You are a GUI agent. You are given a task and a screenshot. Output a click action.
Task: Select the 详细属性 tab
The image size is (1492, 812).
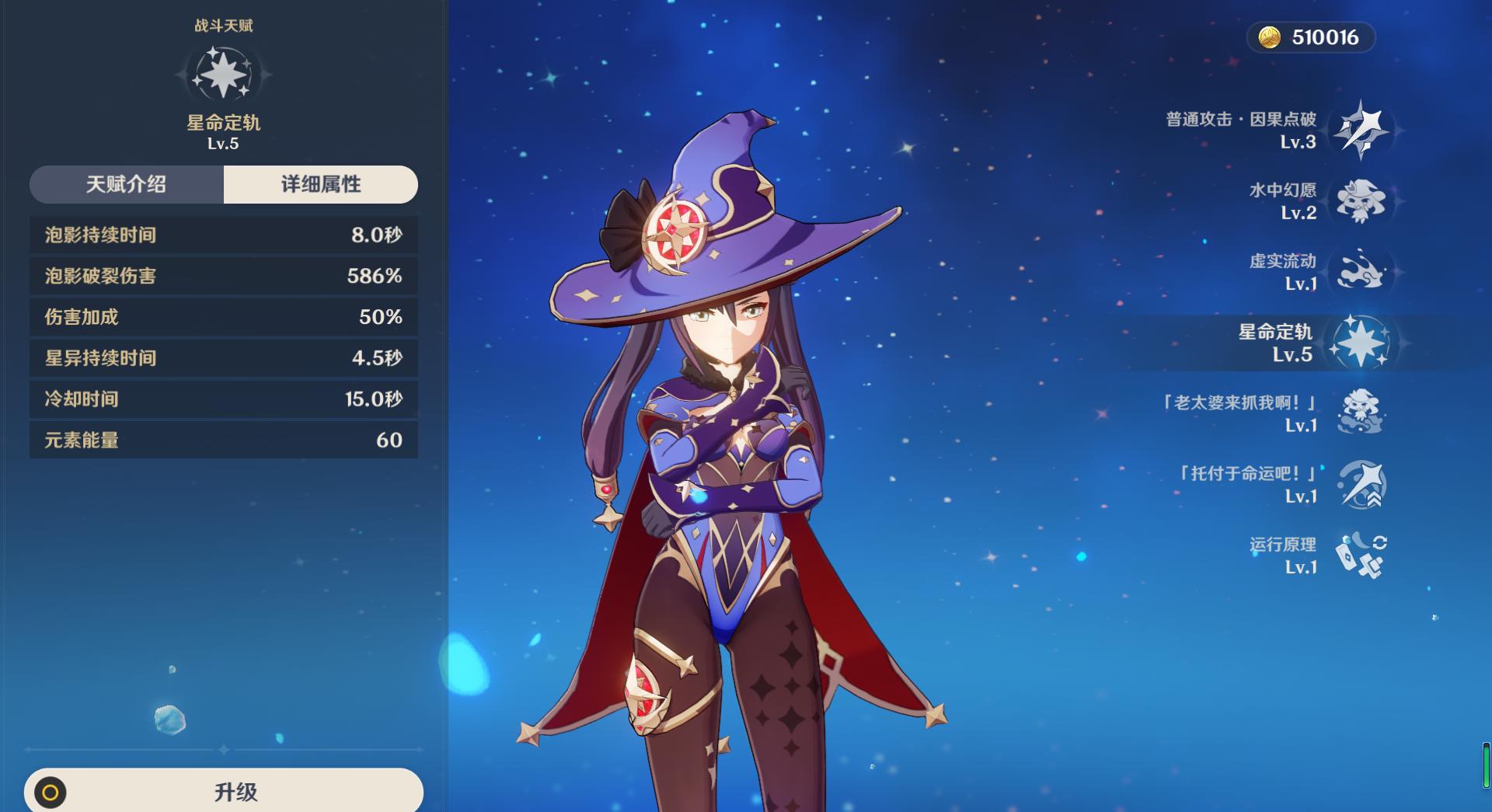point(320,184)
